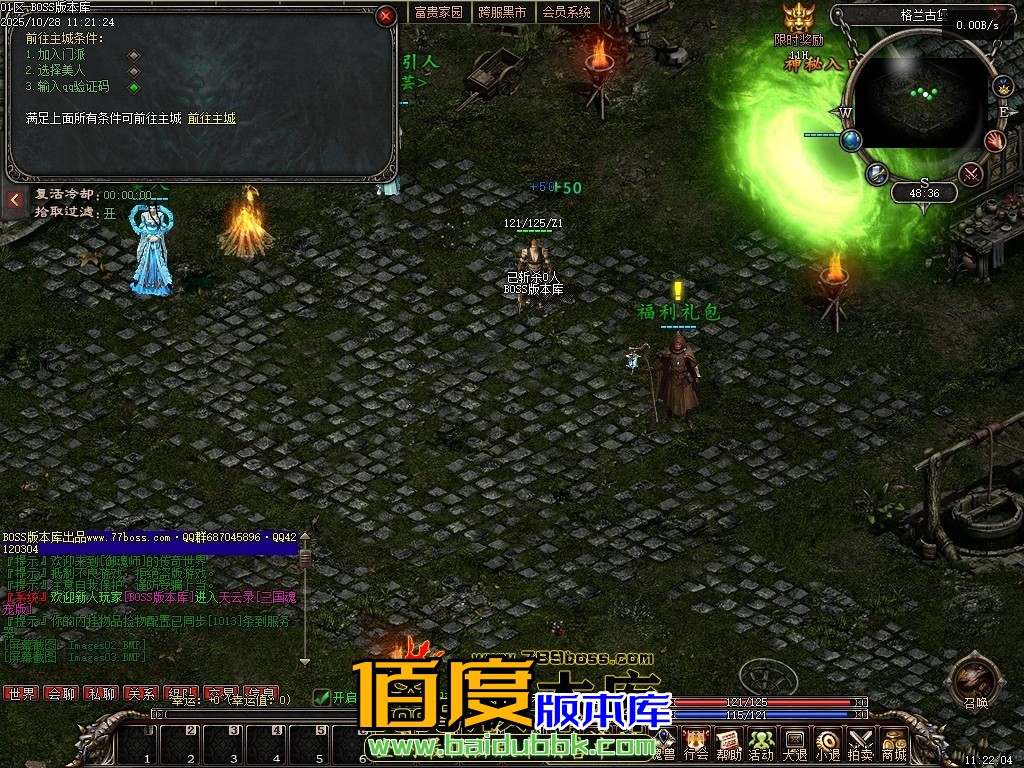1024x768 pixels.
Task: Open the 跨服黑市 menu
Action: click(x=502, y=13)
